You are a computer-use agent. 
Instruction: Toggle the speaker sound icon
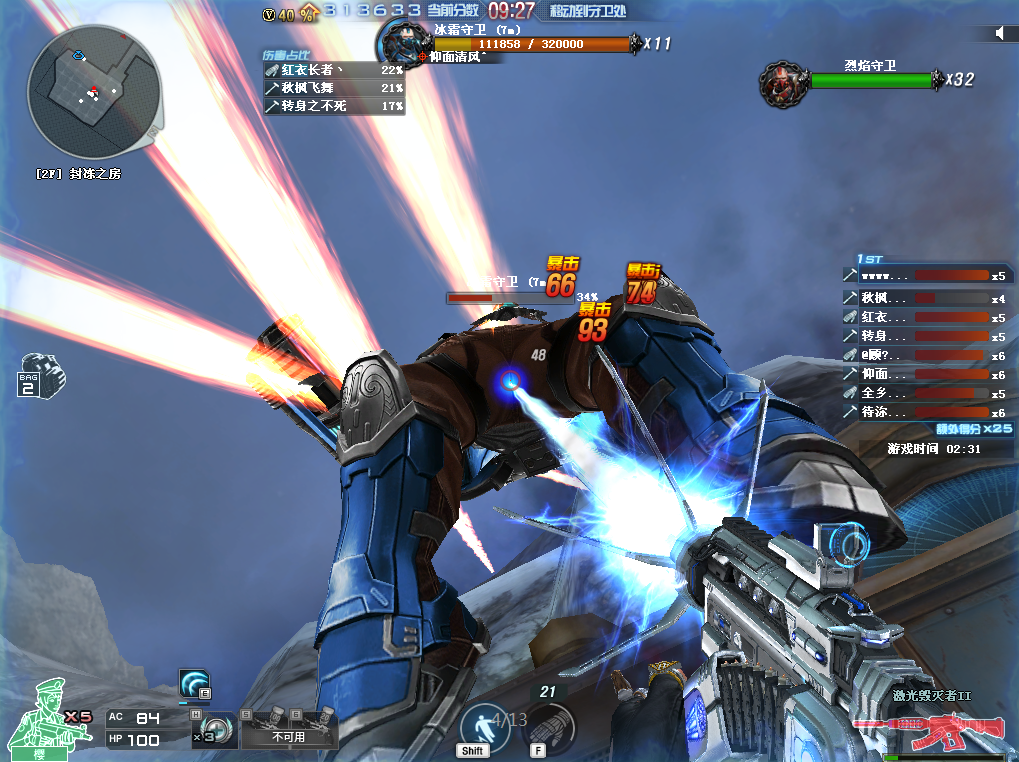[999, 33]
